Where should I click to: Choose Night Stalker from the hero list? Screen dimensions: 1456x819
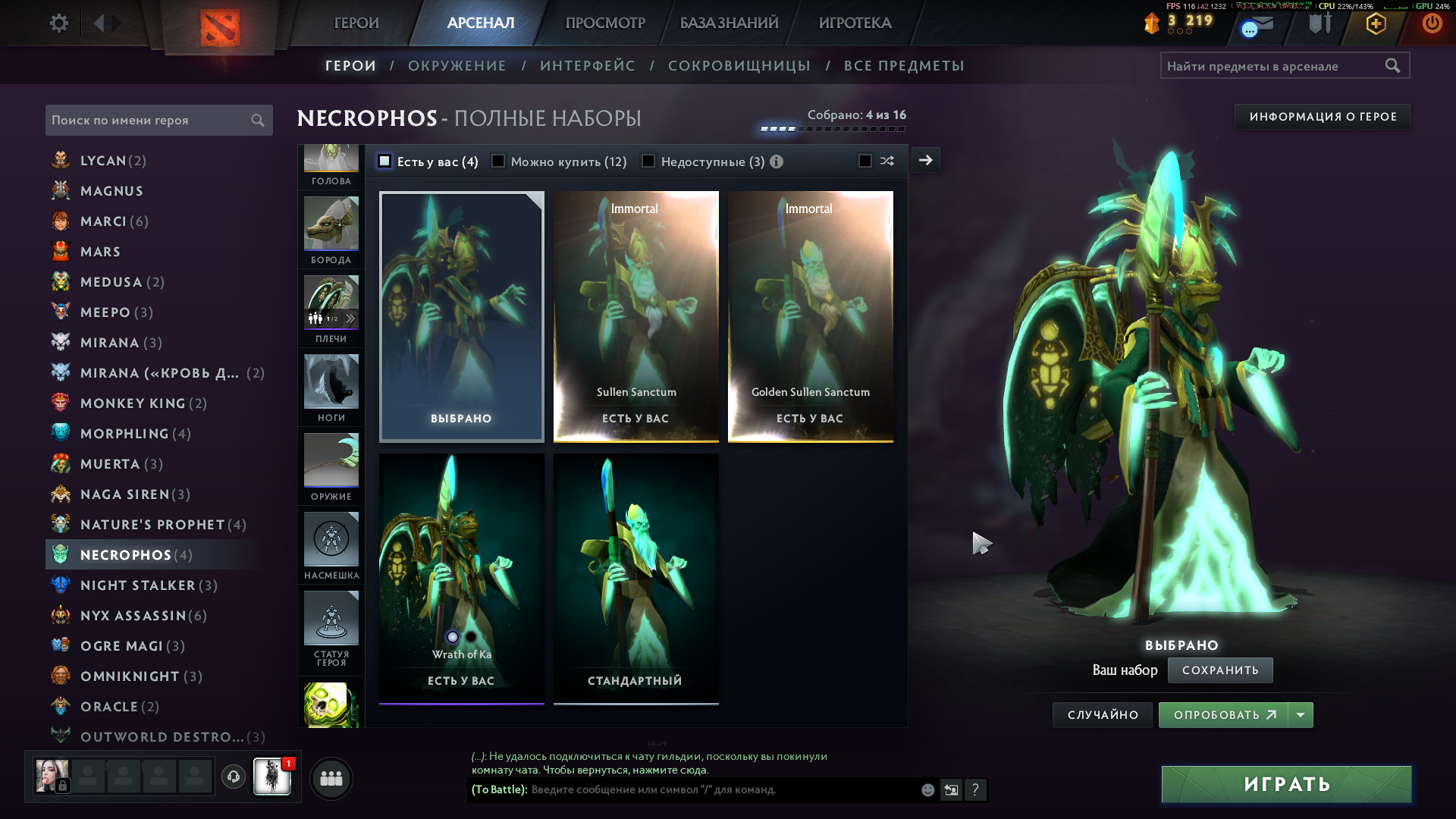click(x=138, y=585)
